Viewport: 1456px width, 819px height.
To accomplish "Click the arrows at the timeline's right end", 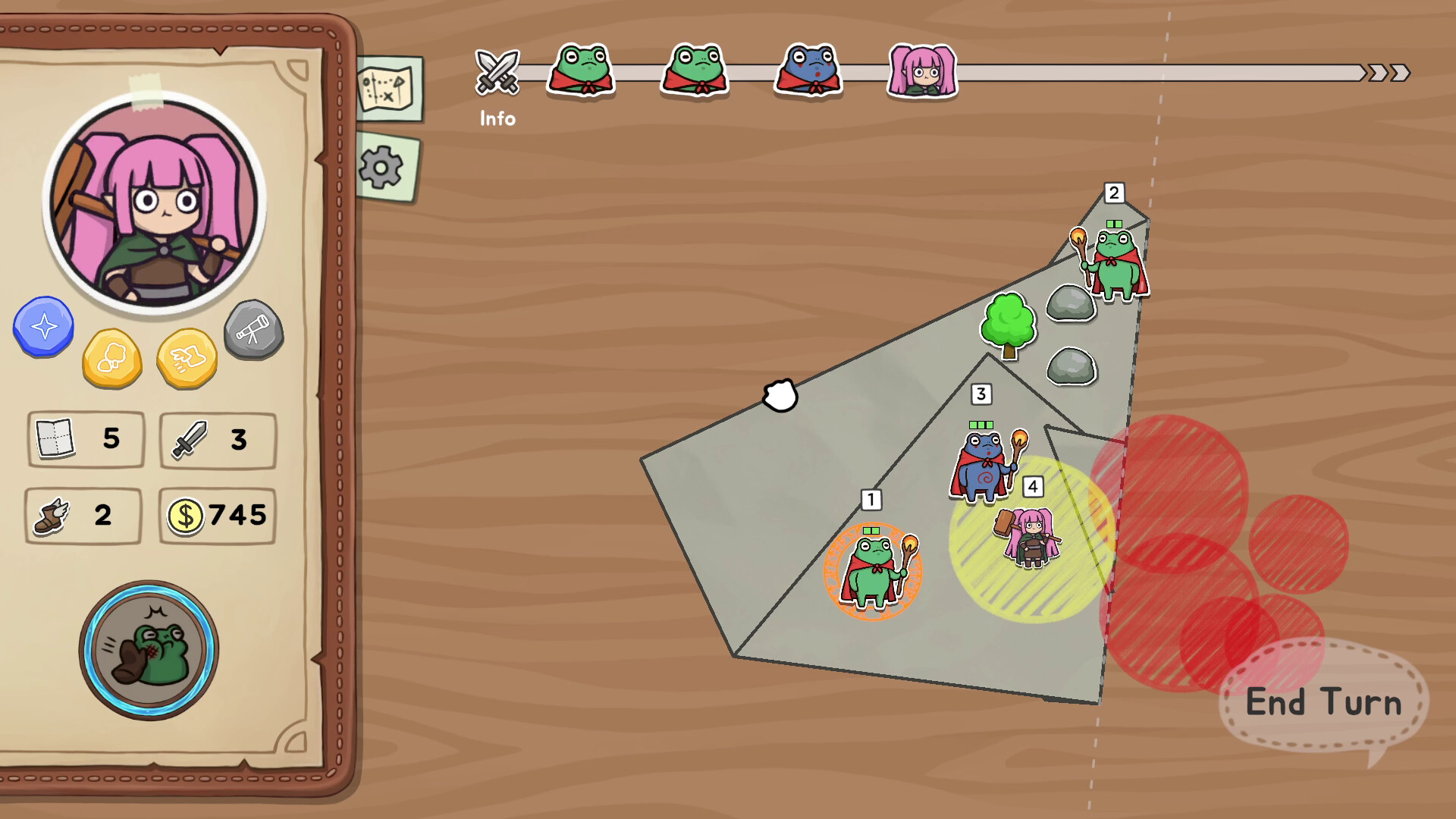I will coord(1386,71).
